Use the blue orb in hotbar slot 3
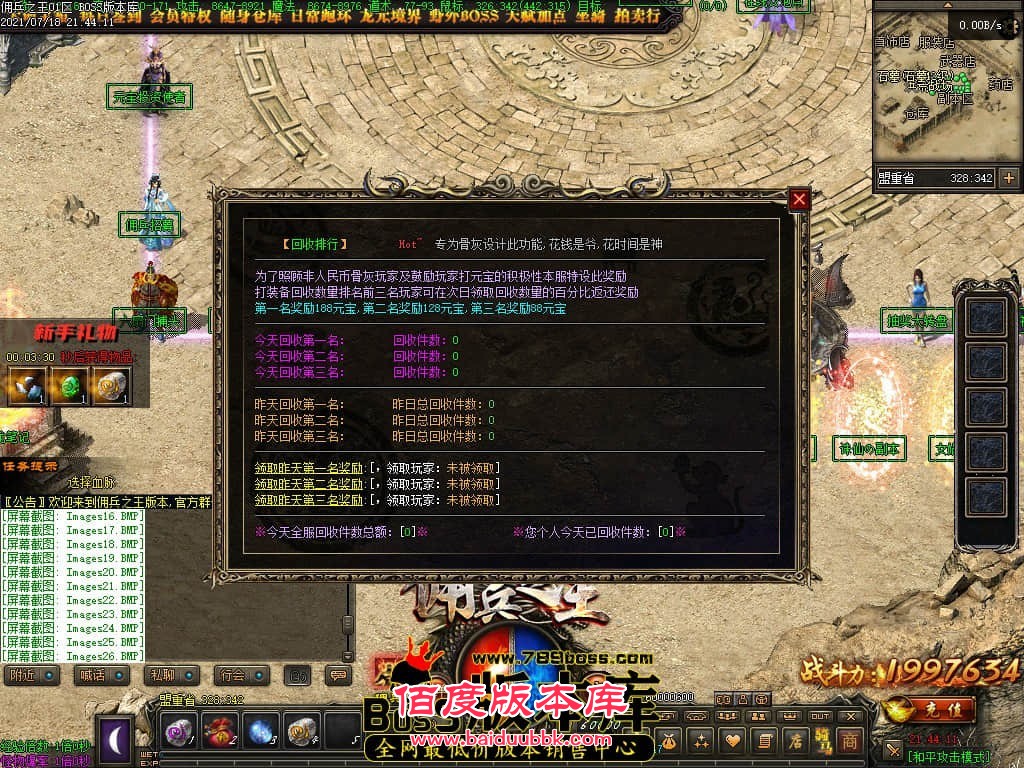Viewport: 1024px width, 768px height. (261, 731)
